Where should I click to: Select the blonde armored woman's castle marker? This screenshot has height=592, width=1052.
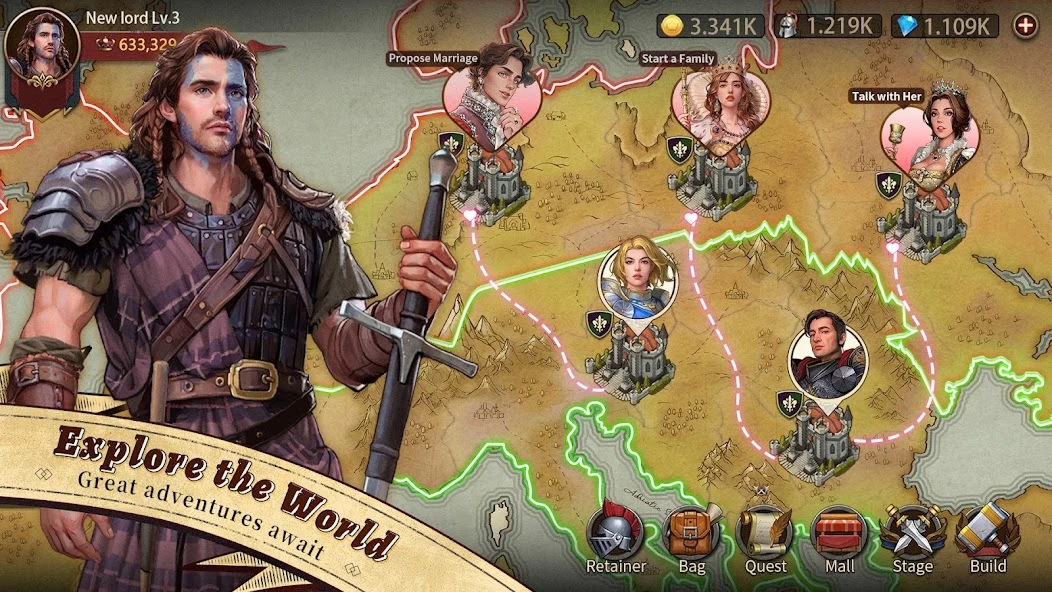pyautogui.click(x=637, y=275)
